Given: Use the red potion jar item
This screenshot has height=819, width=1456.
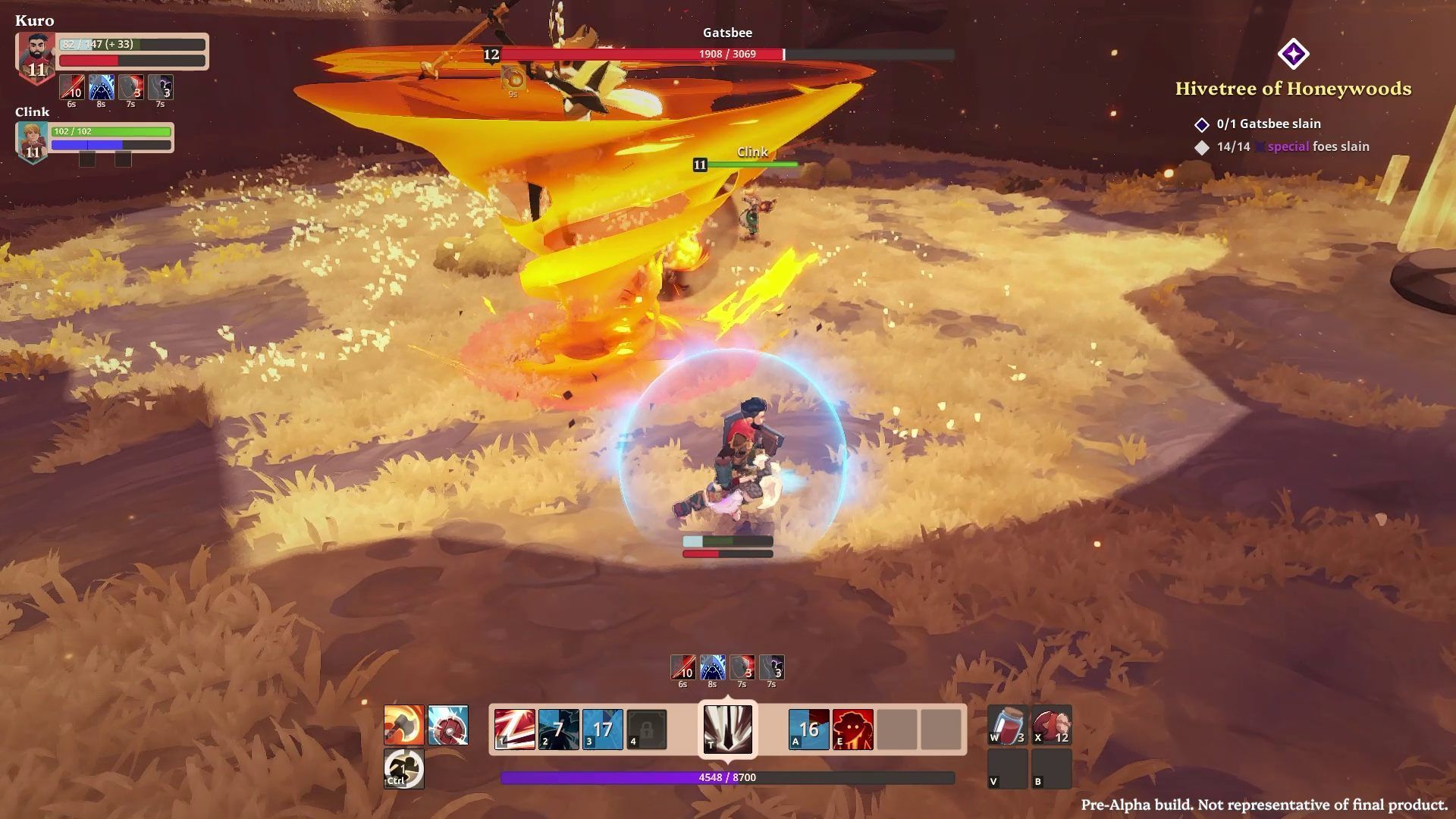Looking at the screenshot, I should [x=1008, y=725].
